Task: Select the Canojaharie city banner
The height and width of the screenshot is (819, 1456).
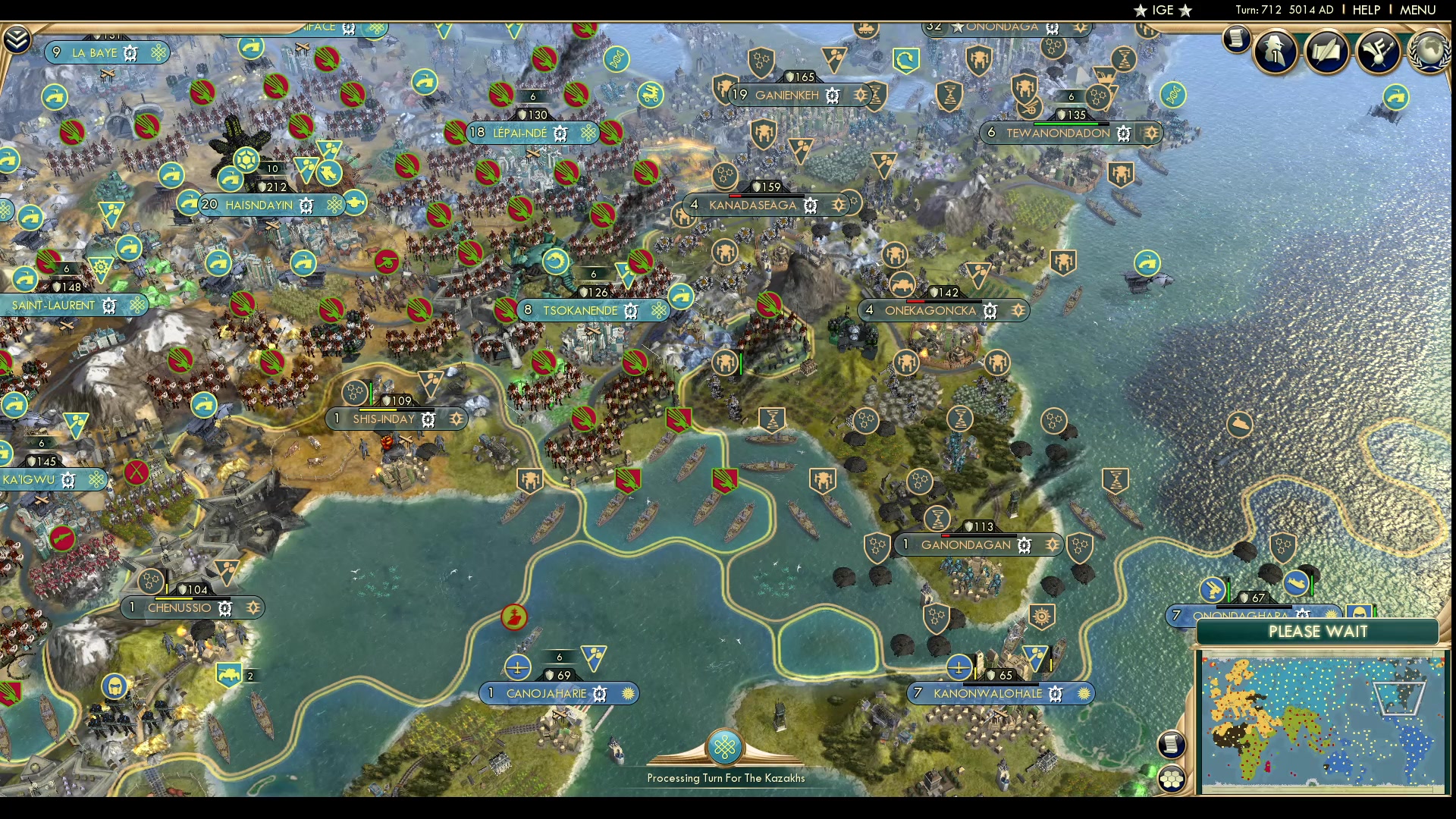Action: pos(546,694)
